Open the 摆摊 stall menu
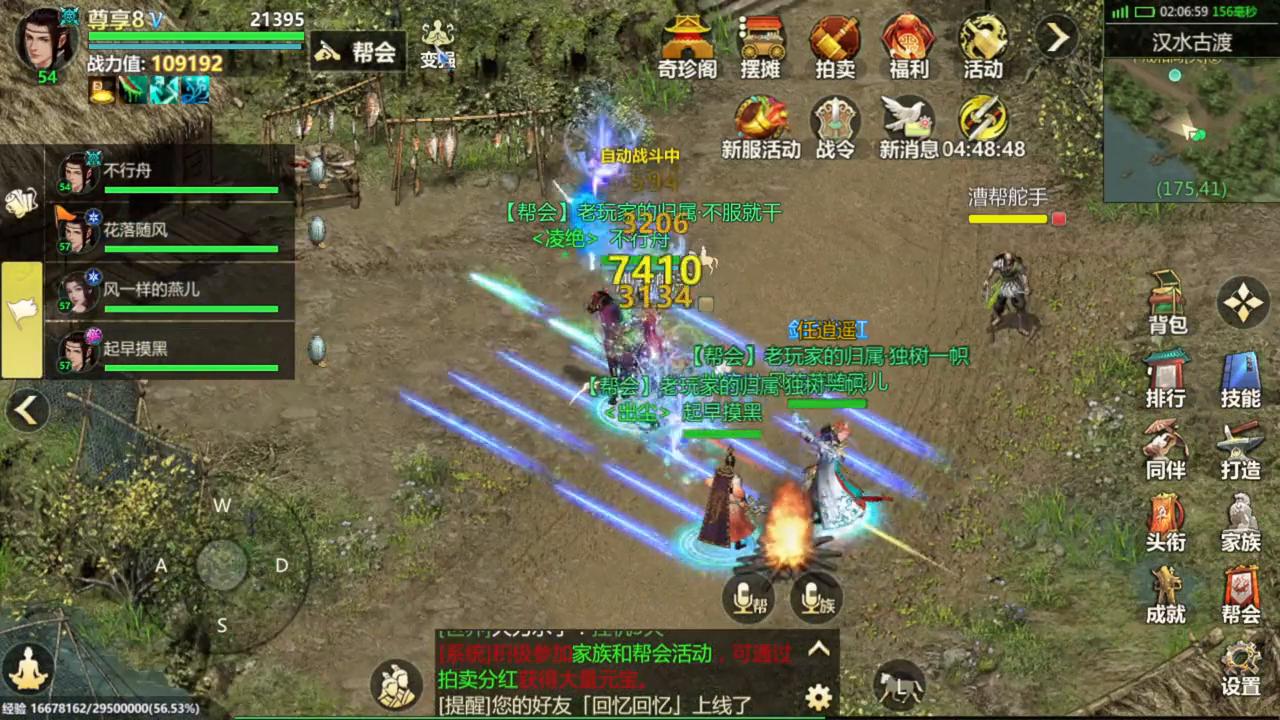The height and width of the screenshot is (720, 1280). tap(761, 46)
